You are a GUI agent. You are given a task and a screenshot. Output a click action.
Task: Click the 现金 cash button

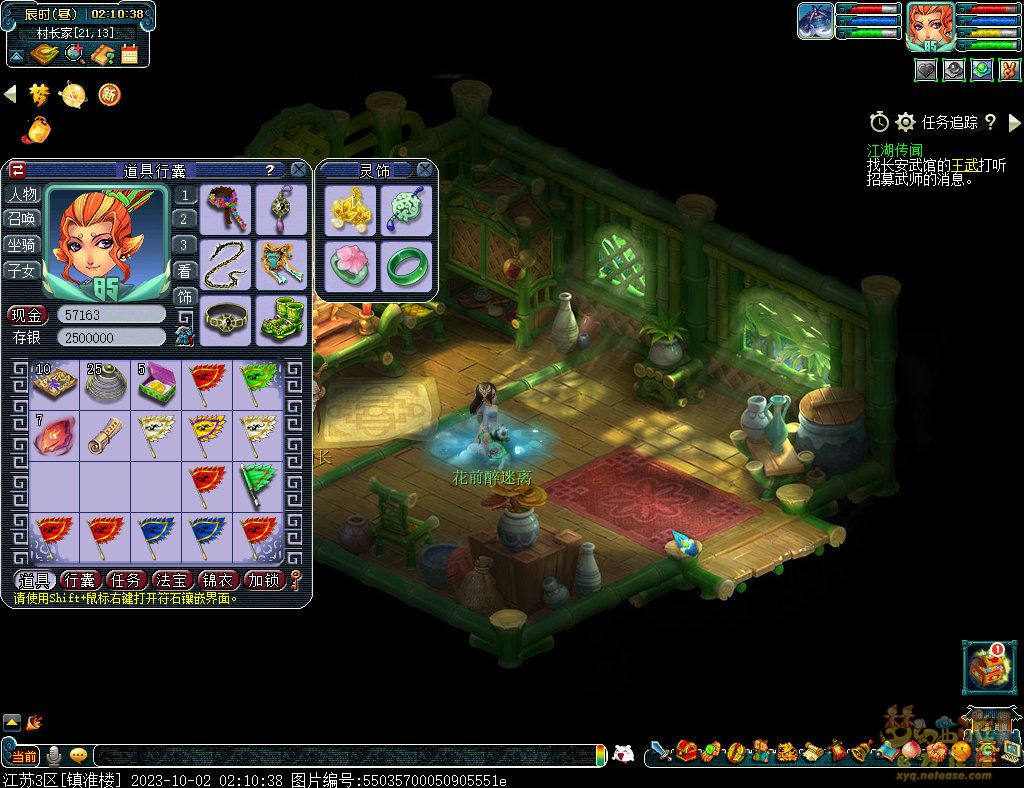click(28, 315)
